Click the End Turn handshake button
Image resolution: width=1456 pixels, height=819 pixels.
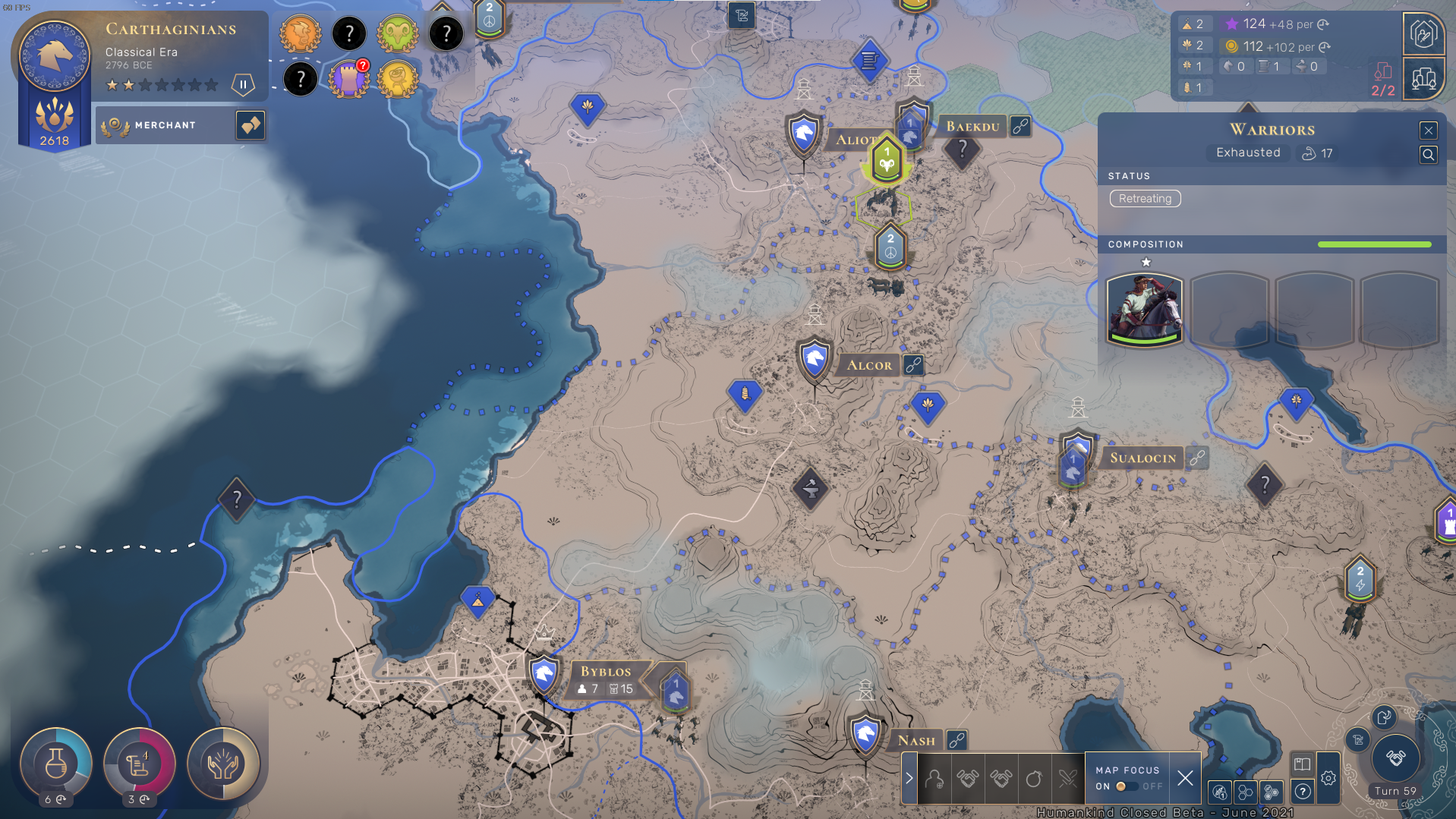coord(1395,758)
